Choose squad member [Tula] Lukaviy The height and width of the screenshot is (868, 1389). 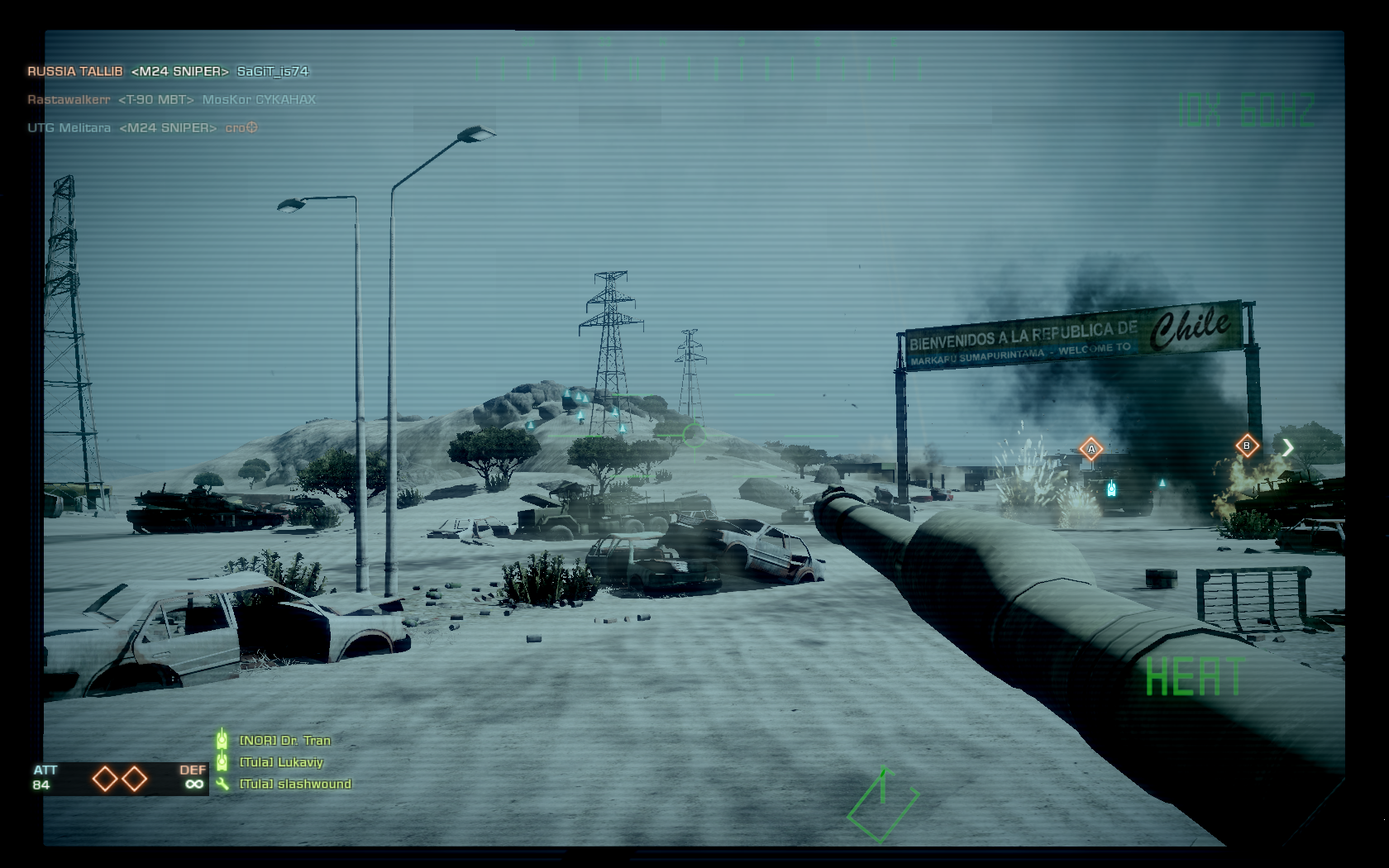coord(281,762)
